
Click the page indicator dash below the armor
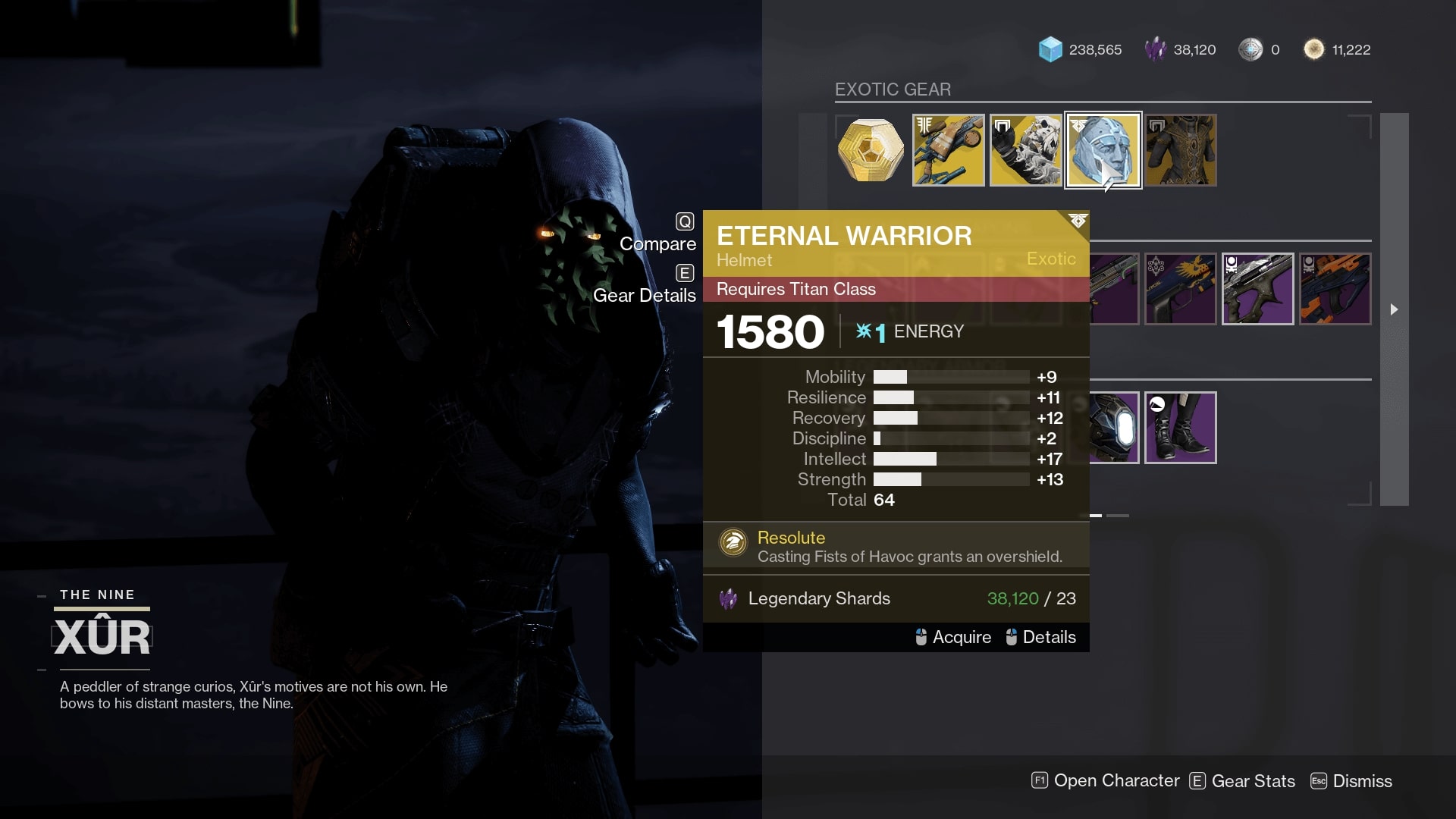click(x=1094, y=514)
